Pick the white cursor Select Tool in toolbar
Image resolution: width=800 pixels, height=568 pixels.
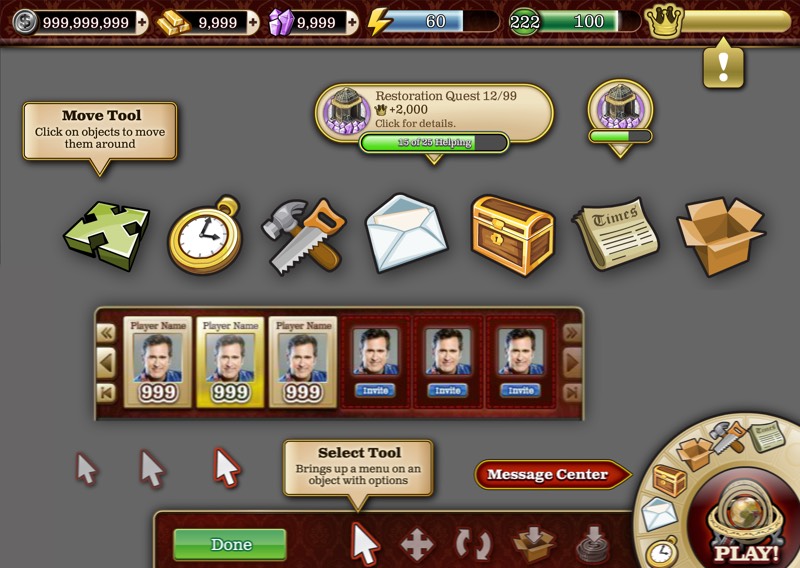point(365,544)
